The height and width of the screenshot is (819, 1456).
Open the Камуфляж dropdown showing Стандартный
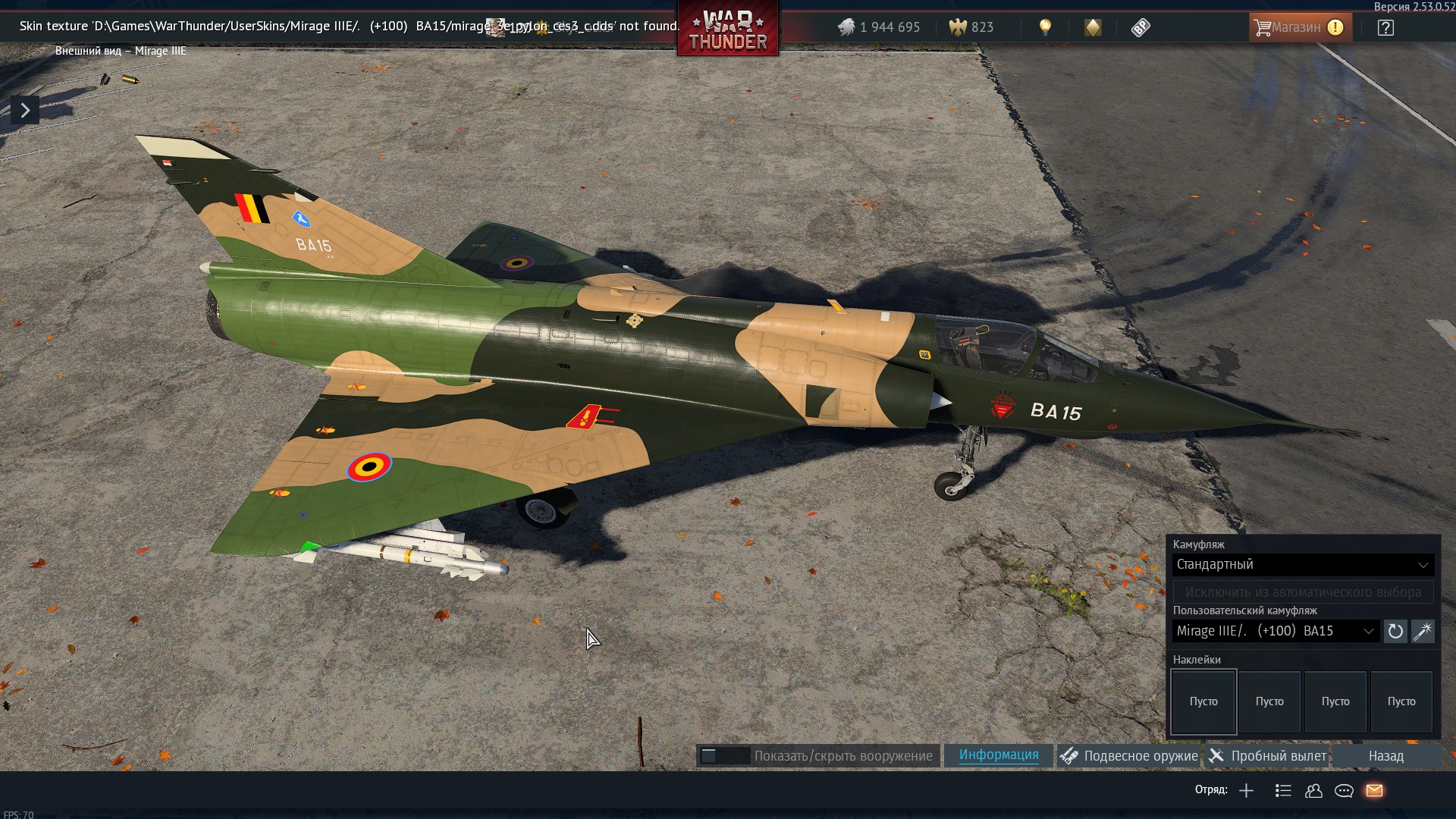1302,565
